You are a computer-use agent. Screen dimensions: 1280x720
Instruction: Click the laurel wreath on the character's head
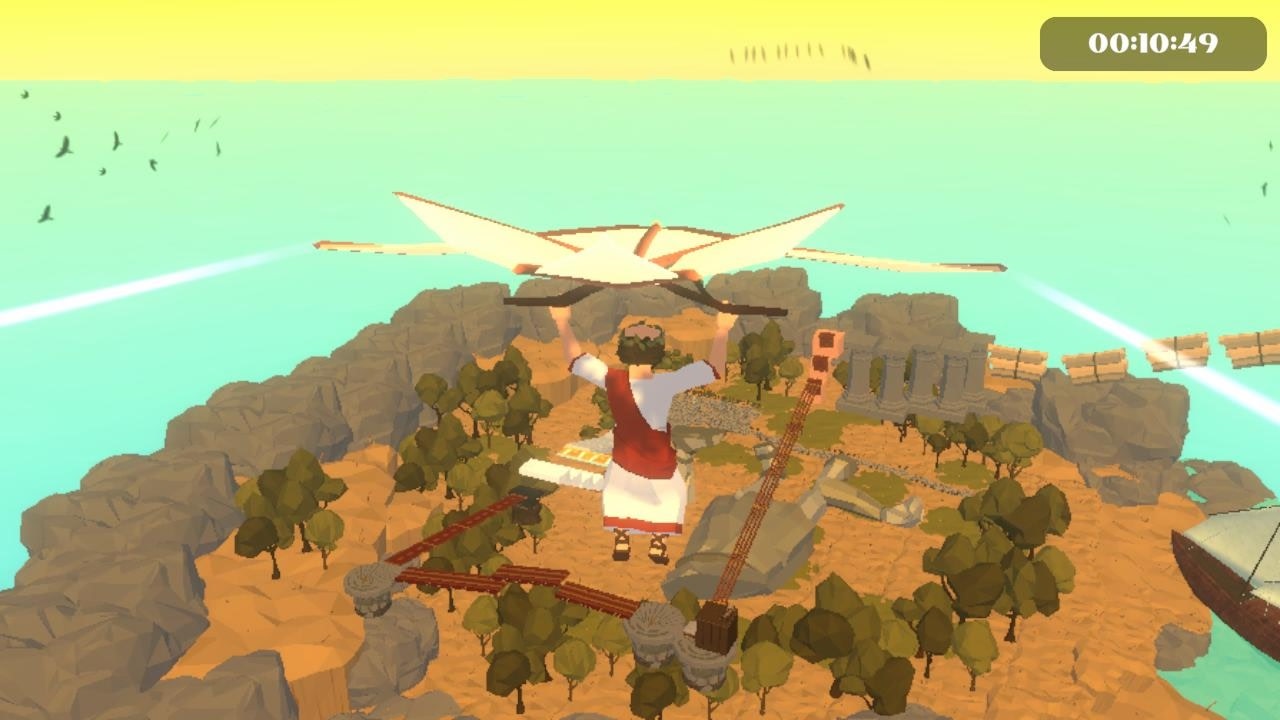tap(638, 340)
